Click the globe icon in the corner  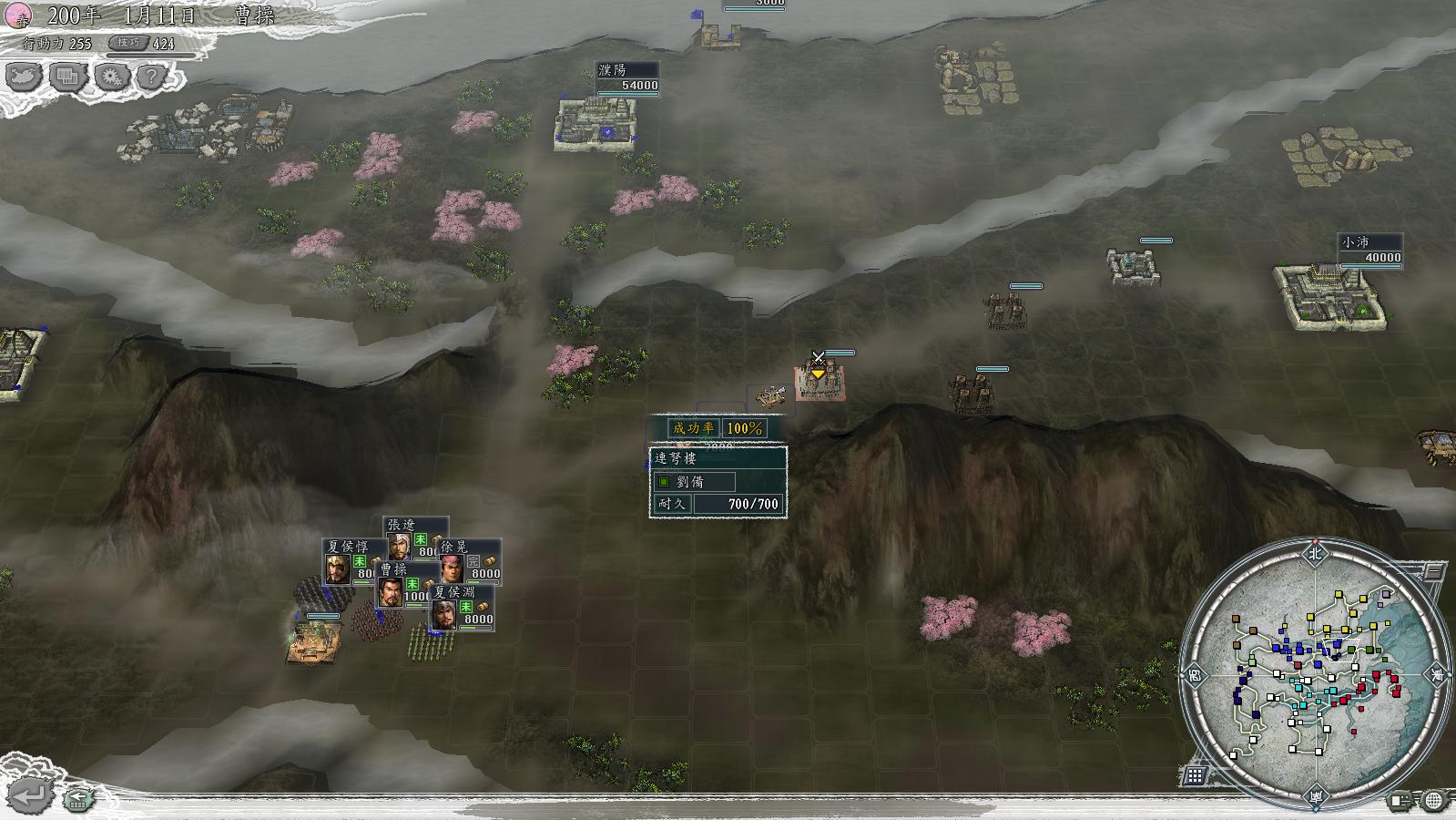pyautogui.click(x=1434, y=800)
